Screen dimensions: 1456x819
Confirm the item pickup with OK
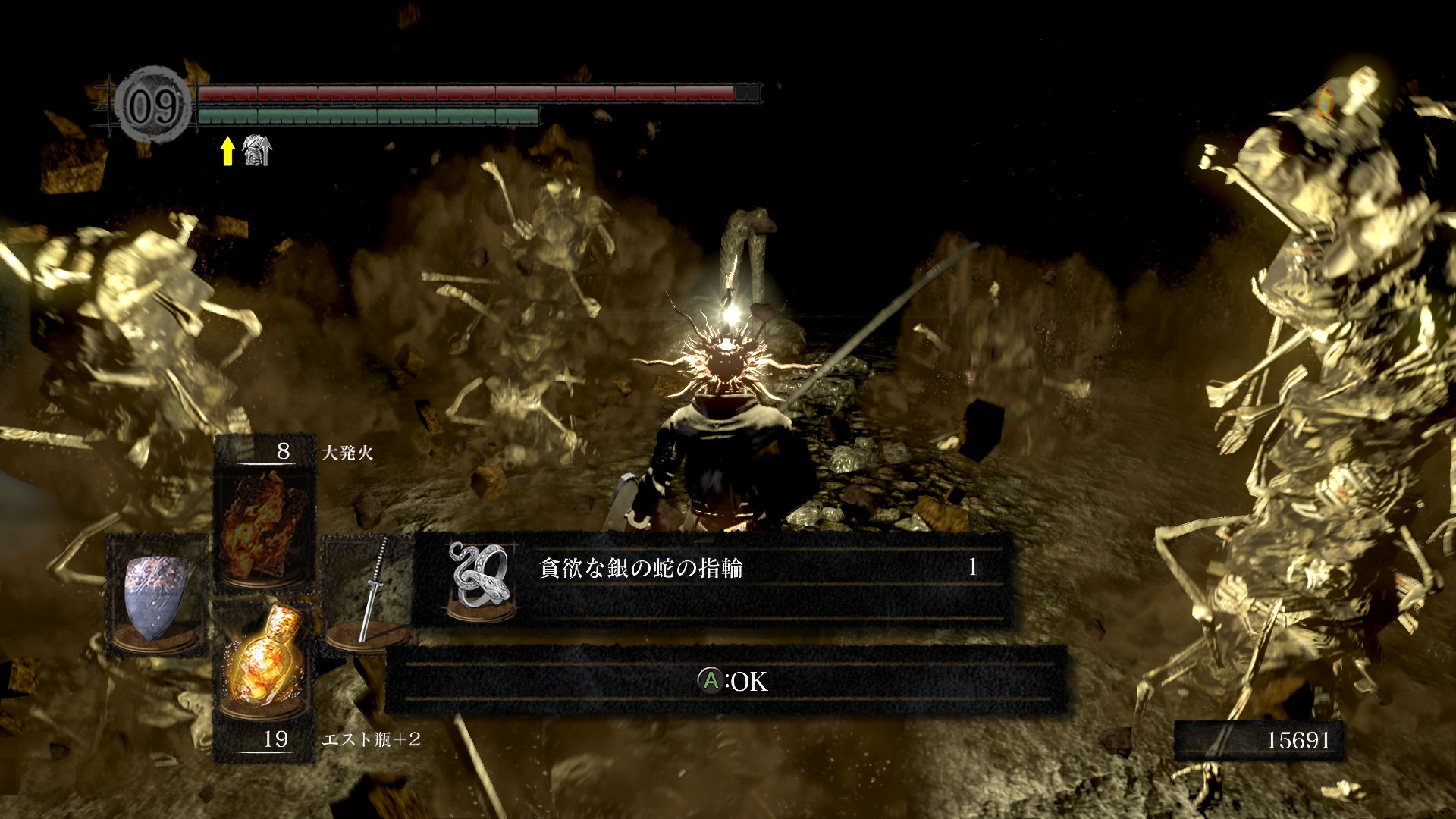point(733,681)
